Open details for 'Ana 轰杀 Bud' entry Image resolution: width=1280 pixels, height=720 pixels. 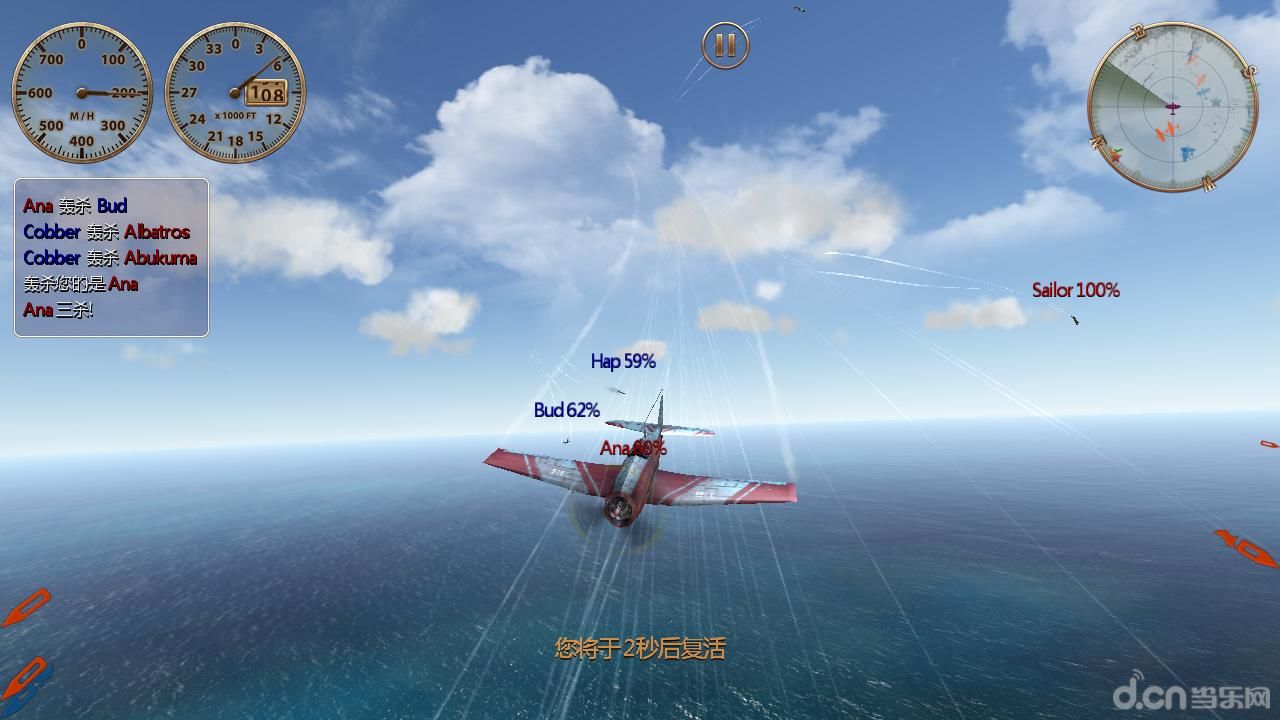75,206
